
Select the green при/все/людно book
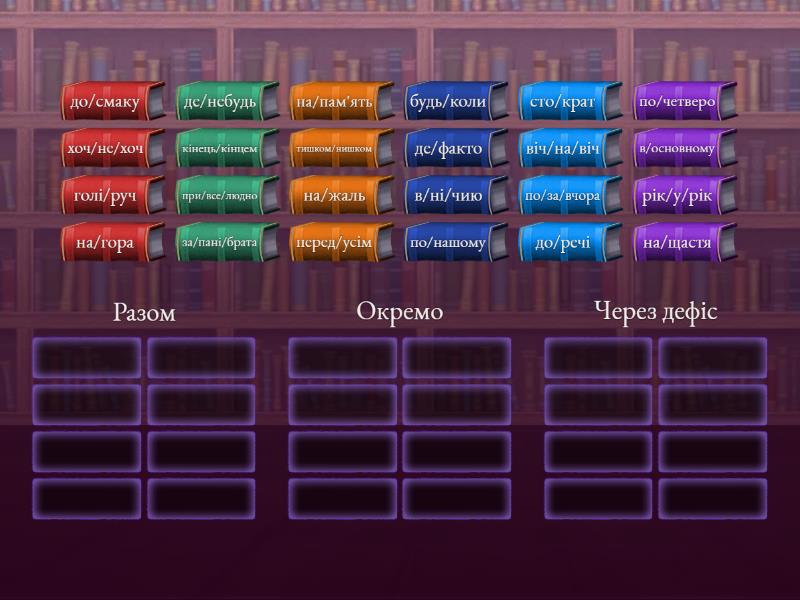point(219,196)
